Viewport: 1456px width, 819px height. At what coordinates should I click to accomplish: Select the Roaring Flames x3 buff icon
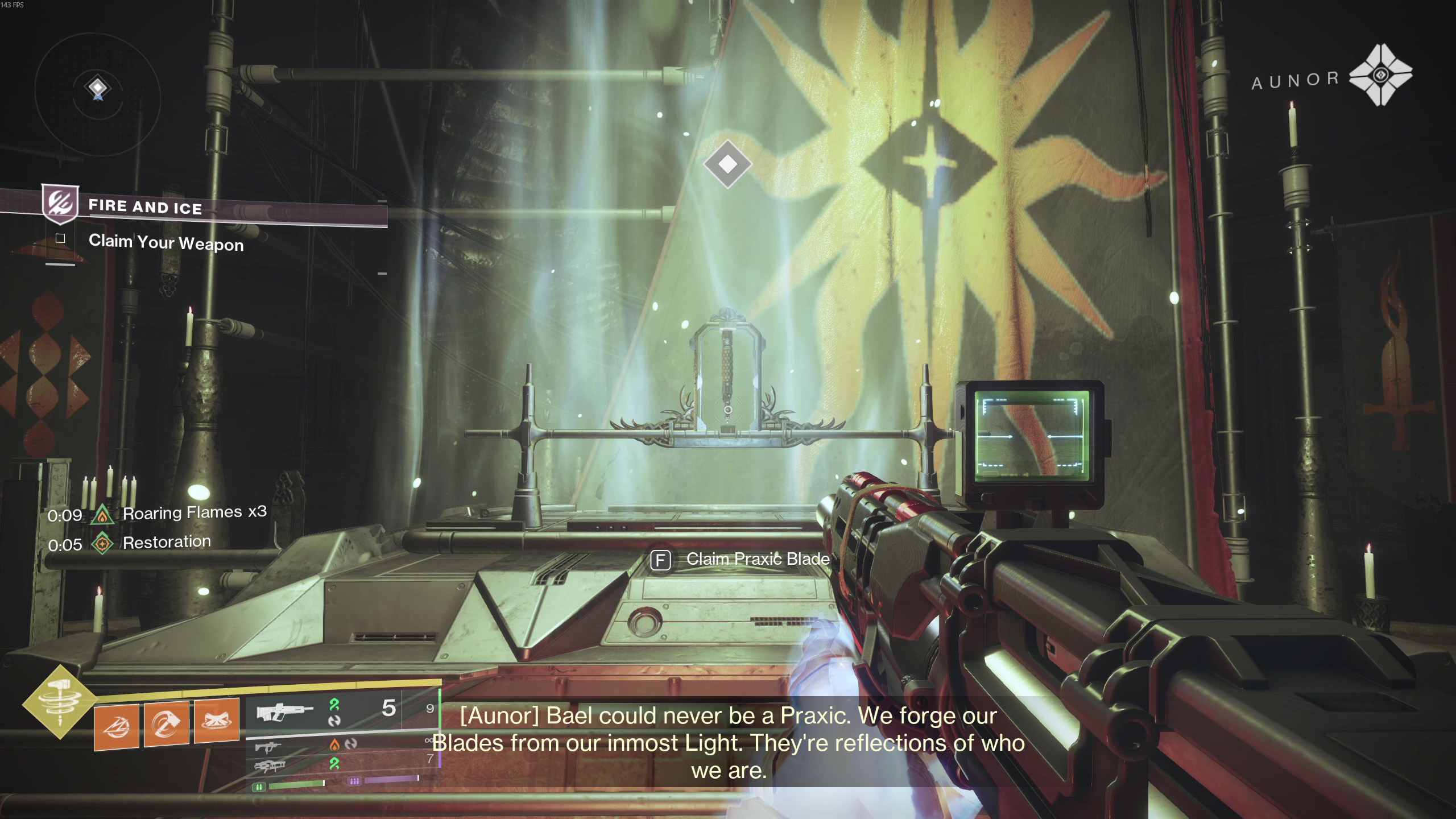tap(102, 515)
